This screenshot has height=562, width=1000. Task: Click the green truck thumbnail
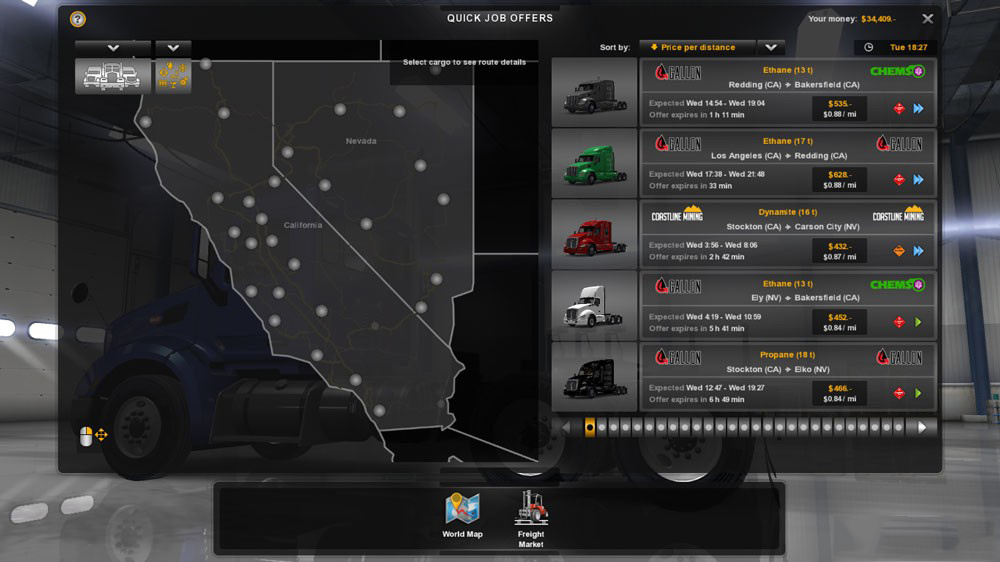click(594, 163)
